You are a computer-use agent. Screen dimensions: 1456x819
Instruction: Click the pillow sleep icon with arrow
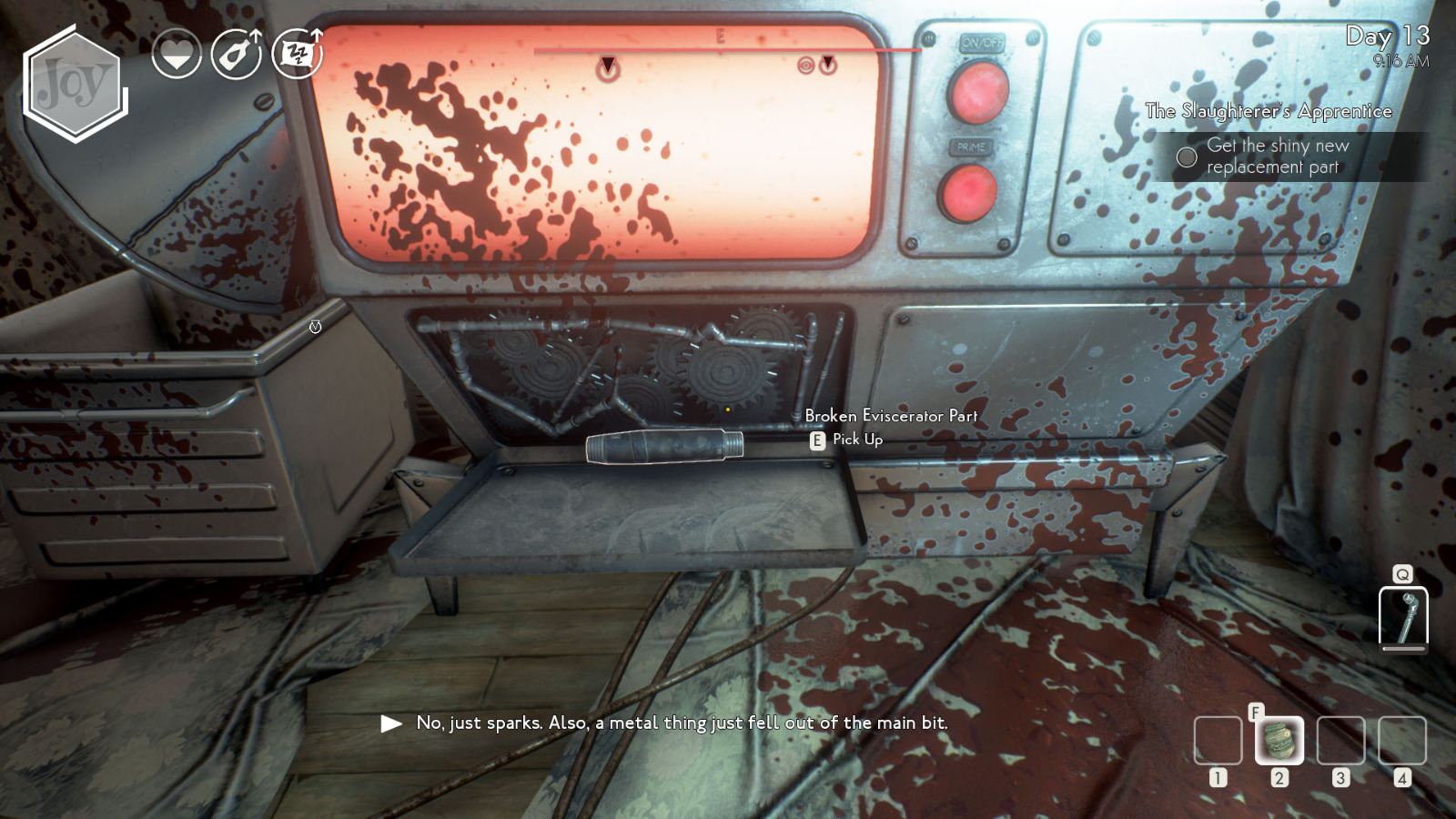297,53
